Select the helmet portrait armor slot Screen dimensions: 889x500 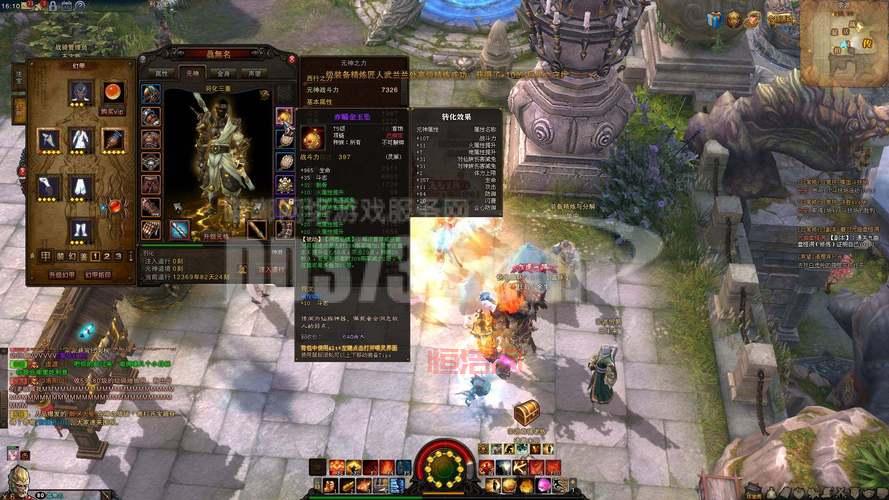coord(81,92)
